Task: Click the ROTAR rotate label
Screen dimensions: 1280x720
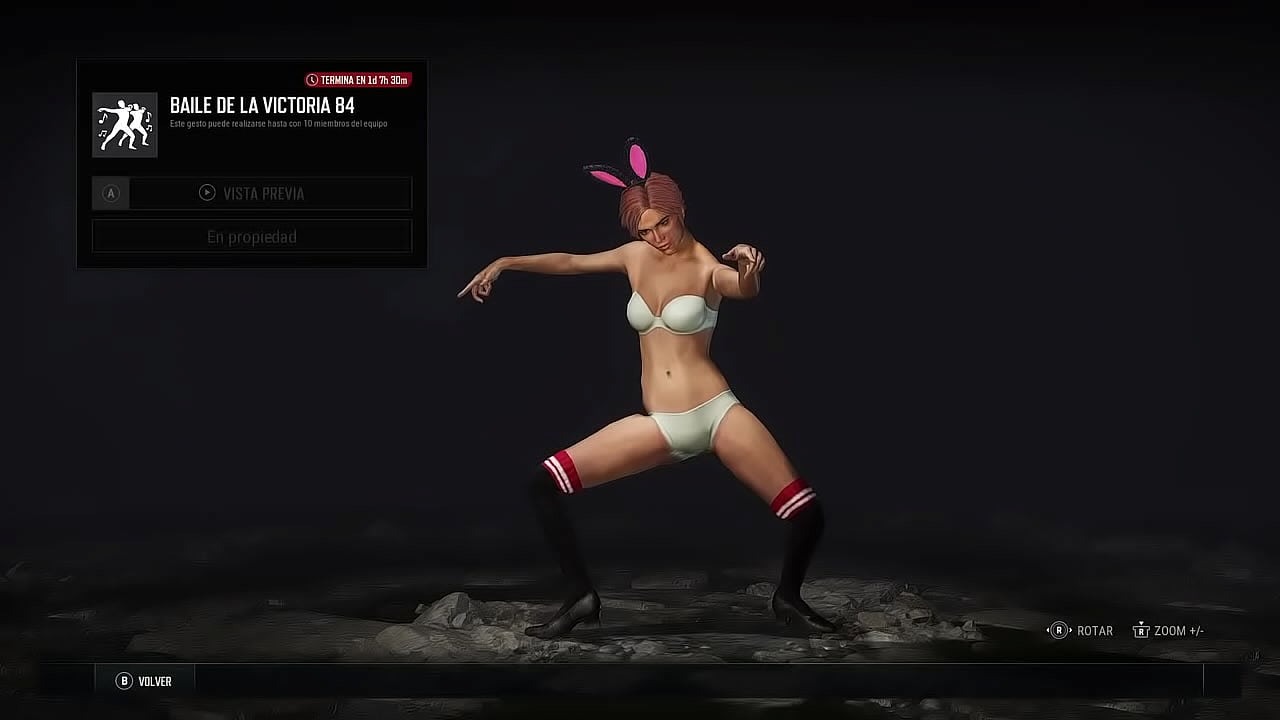Action: pos(1092,630)
